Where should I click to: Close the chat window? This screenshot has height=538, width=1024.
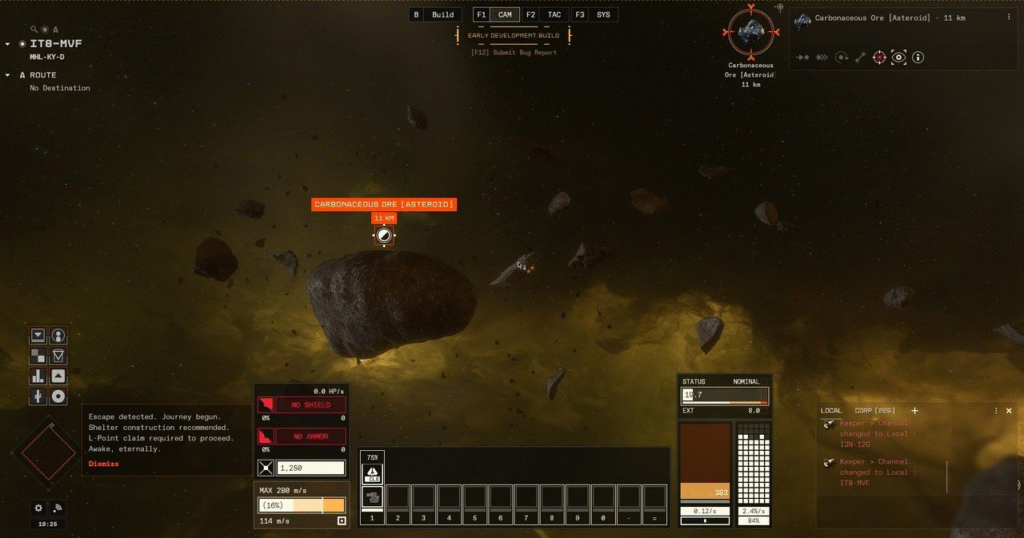1008,410
